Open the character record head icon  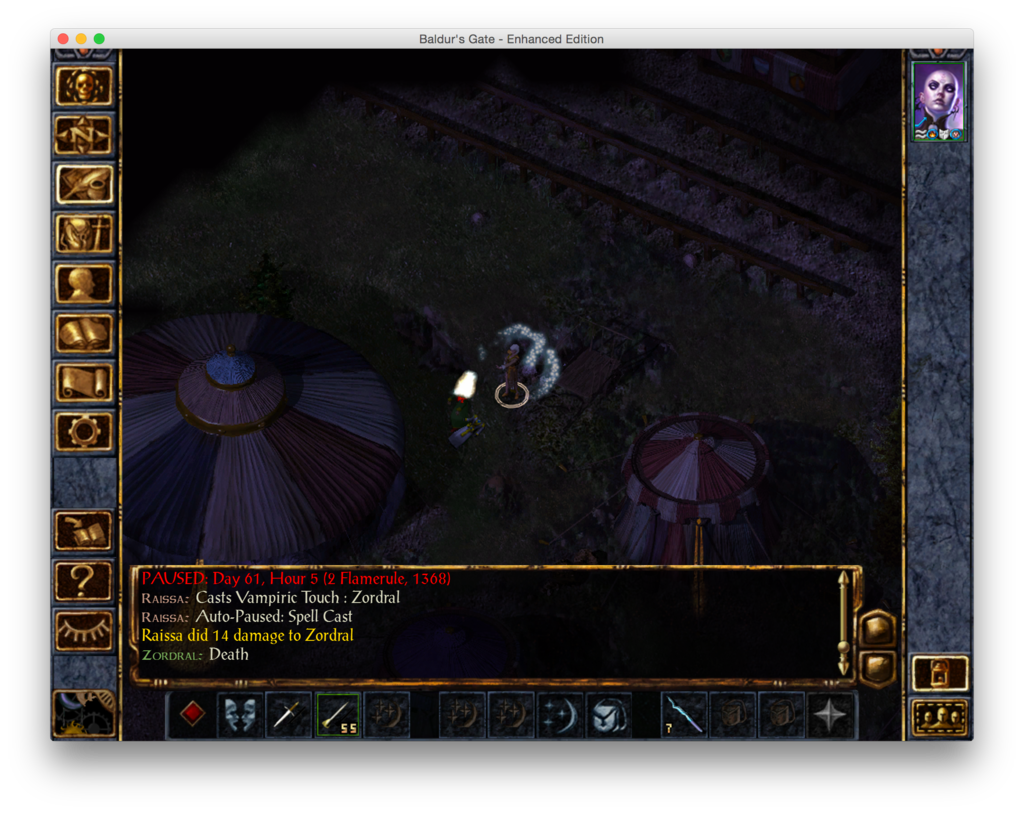84,284
